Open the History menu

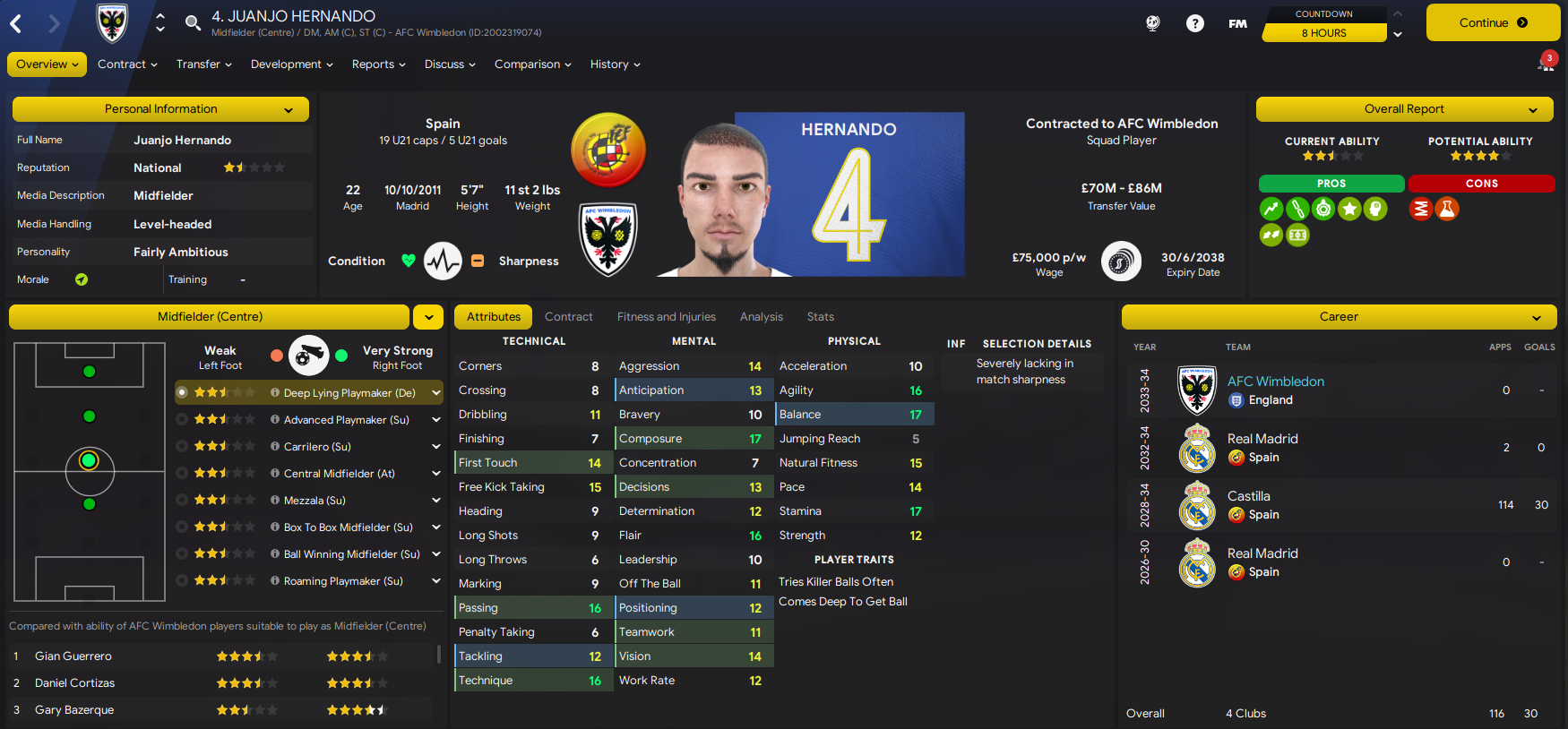pos(615,64)
